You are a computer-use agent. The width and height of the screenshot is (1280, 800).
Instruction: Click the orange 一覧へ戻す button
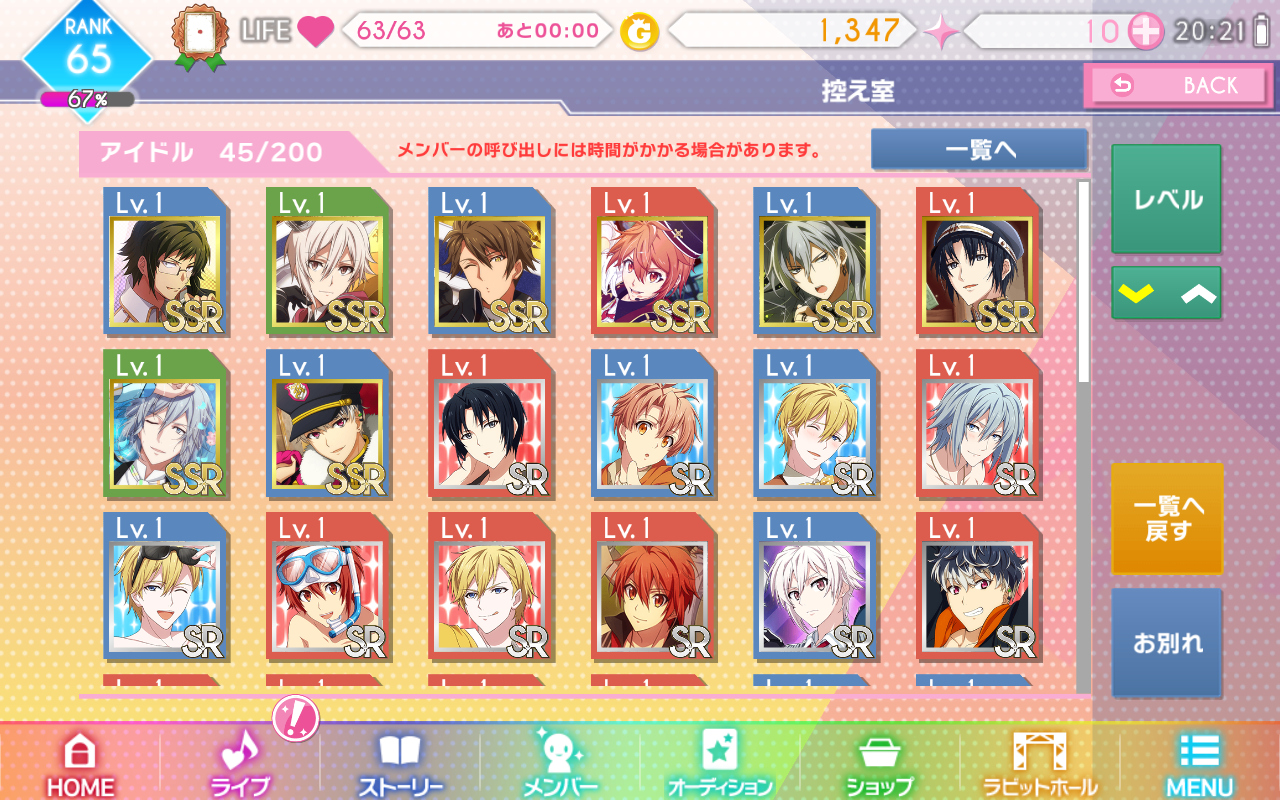coord(1166,518)
